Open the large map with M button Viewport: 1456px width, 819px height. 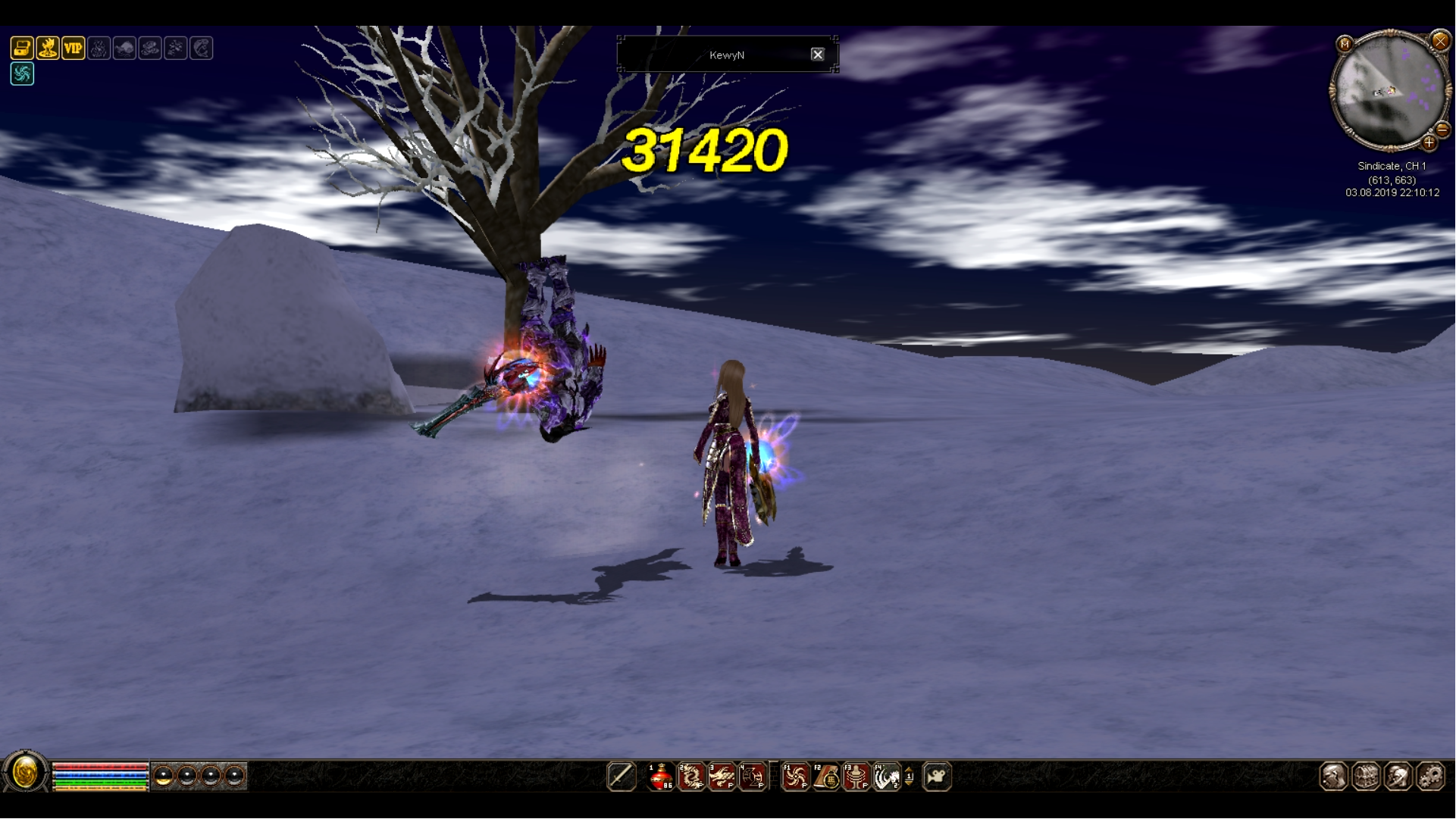1345,44
